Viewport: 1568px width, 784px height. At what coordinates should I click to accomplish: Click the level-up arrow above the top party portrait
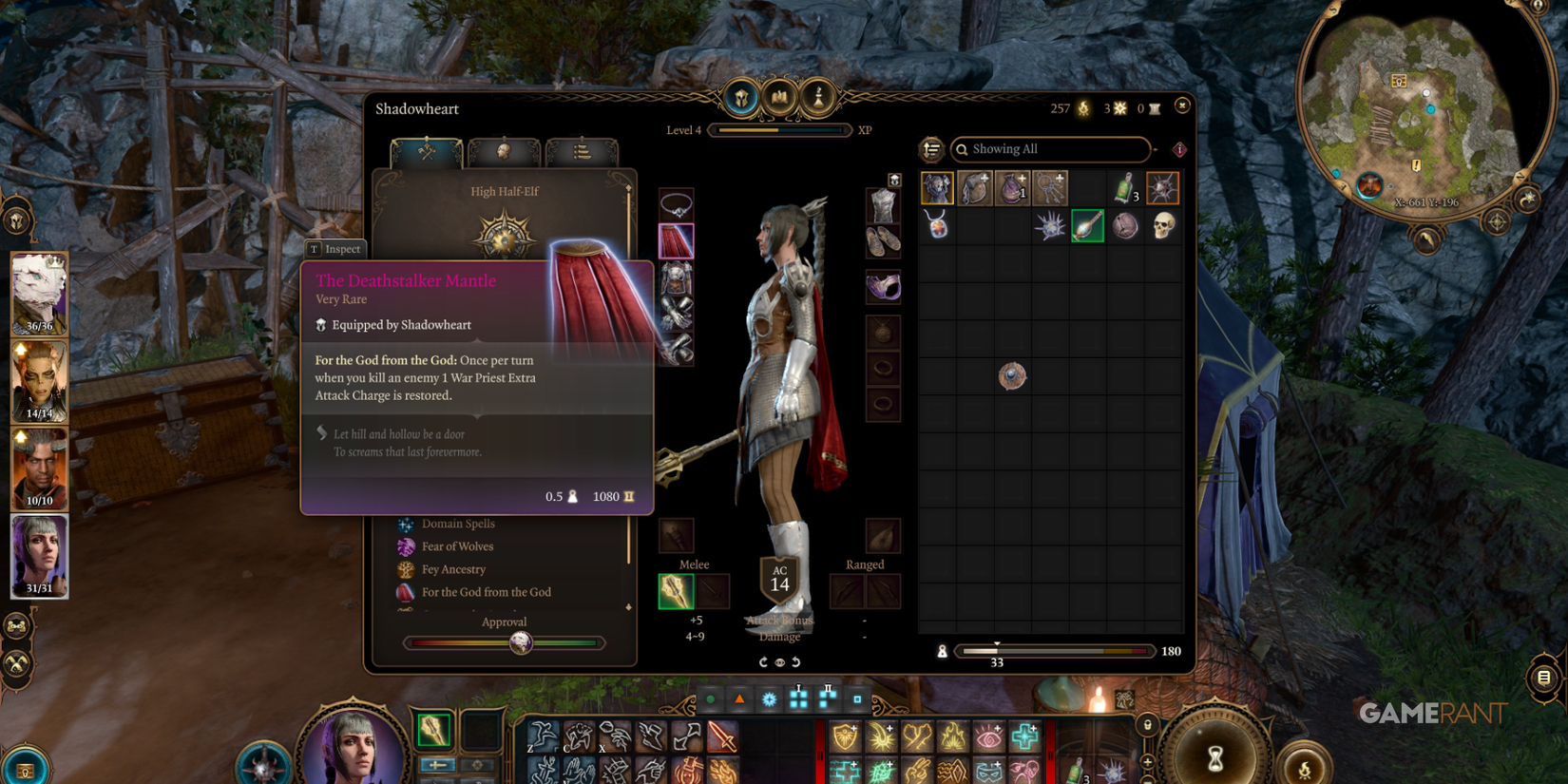19,349
